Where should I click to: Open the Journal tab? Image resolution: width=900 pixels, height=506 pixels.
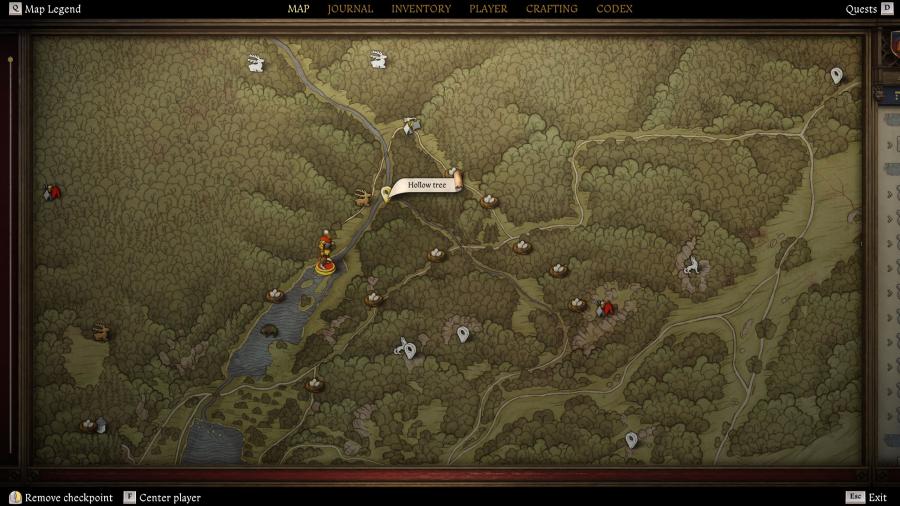pos(350,9)
